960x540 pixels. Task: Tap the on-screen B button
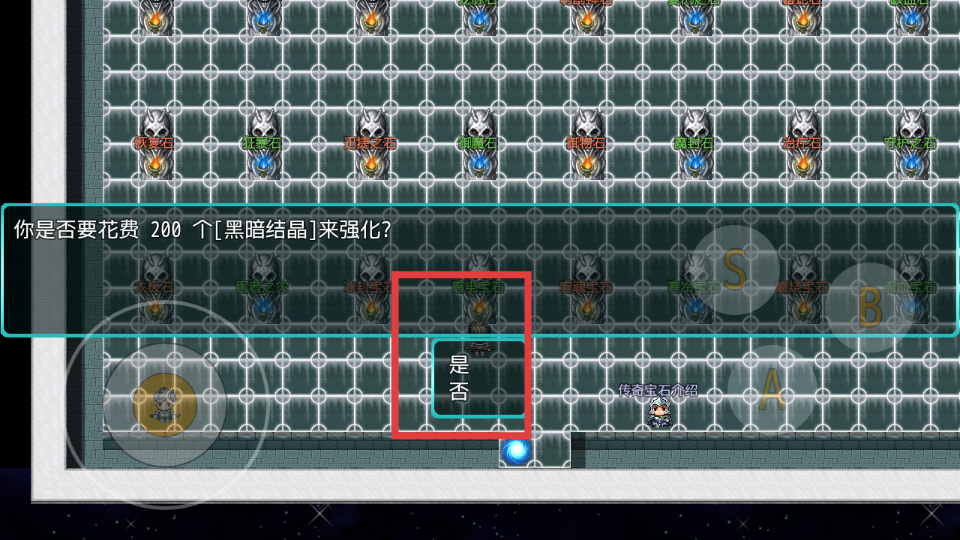click(870, 307)
